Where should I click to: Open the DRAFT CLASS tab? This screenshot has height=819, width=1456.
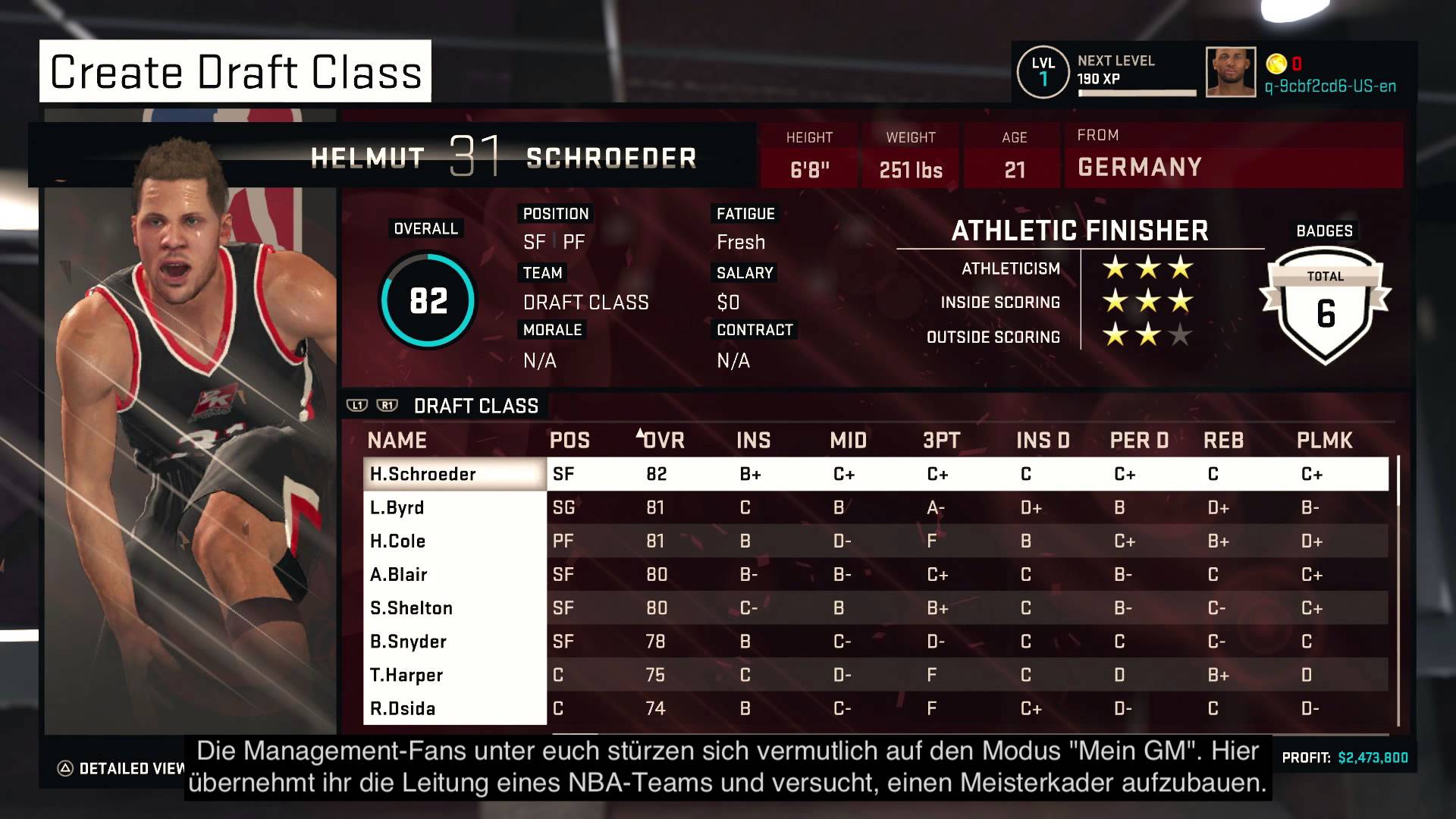[x=475, y=406]
